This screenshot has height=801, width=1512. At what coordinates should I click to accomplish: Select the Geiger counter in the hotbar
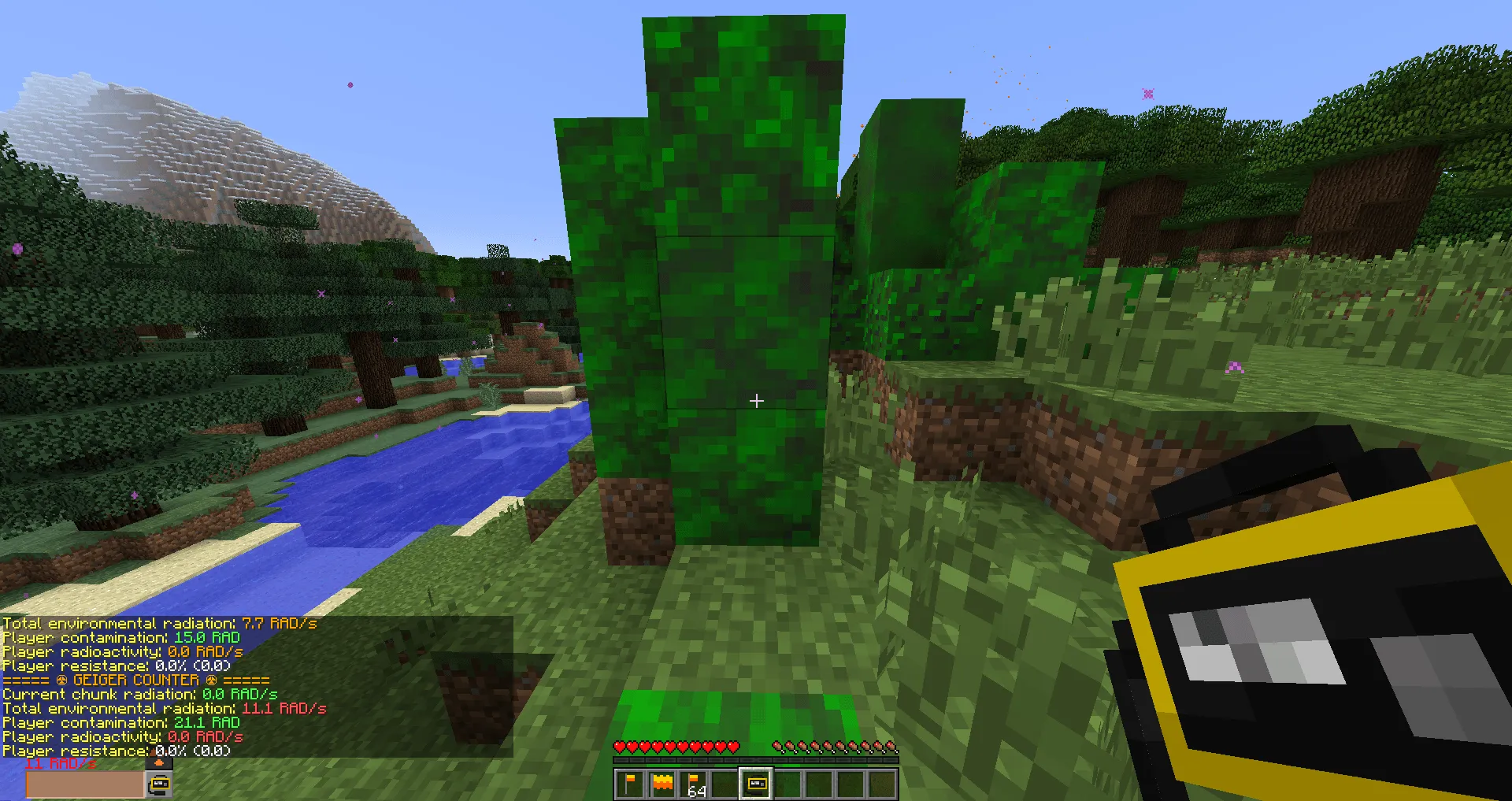[x=757, y=783]
